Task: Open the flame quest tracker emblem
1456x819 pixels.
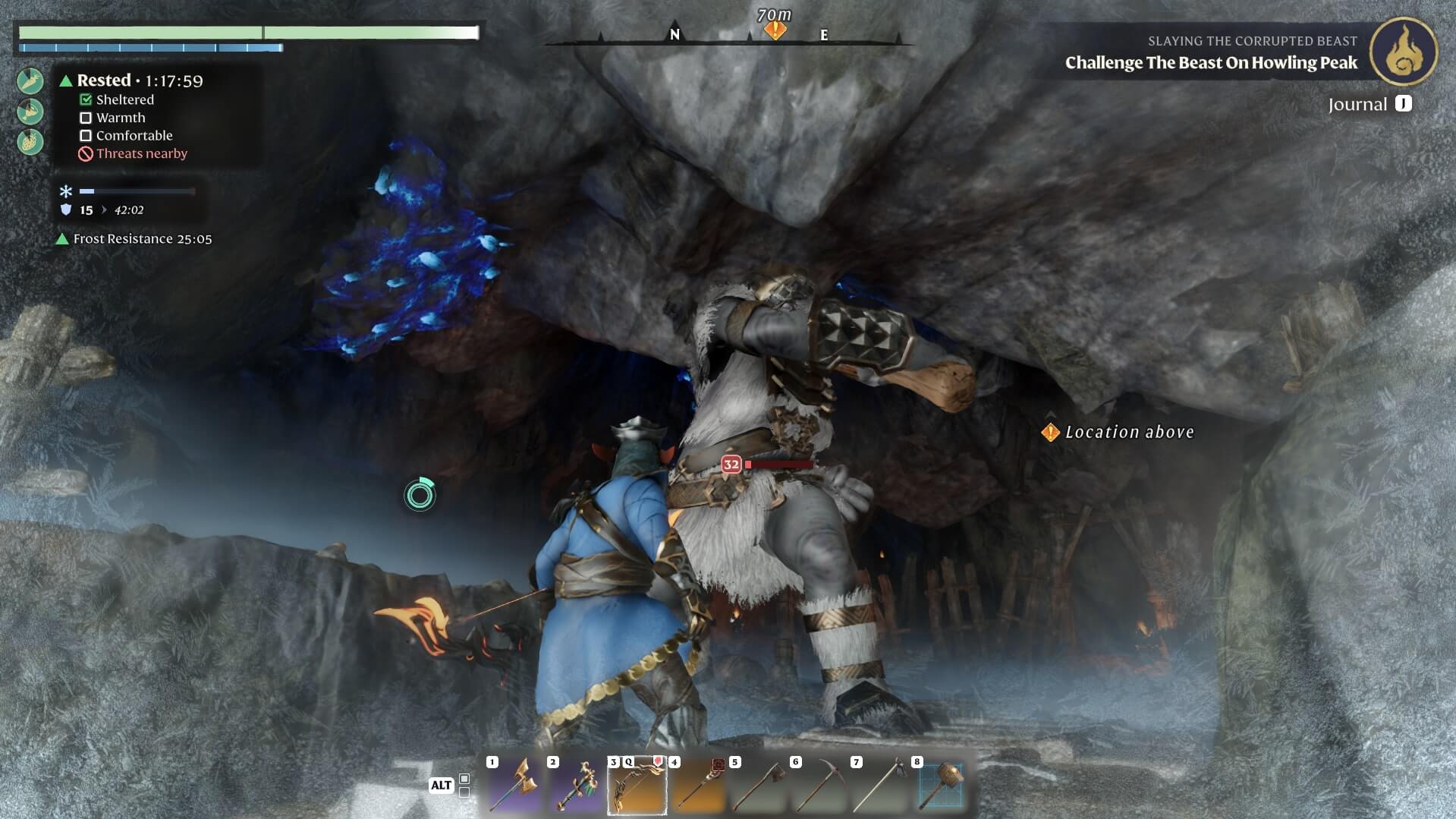Action: (1403, 52)
